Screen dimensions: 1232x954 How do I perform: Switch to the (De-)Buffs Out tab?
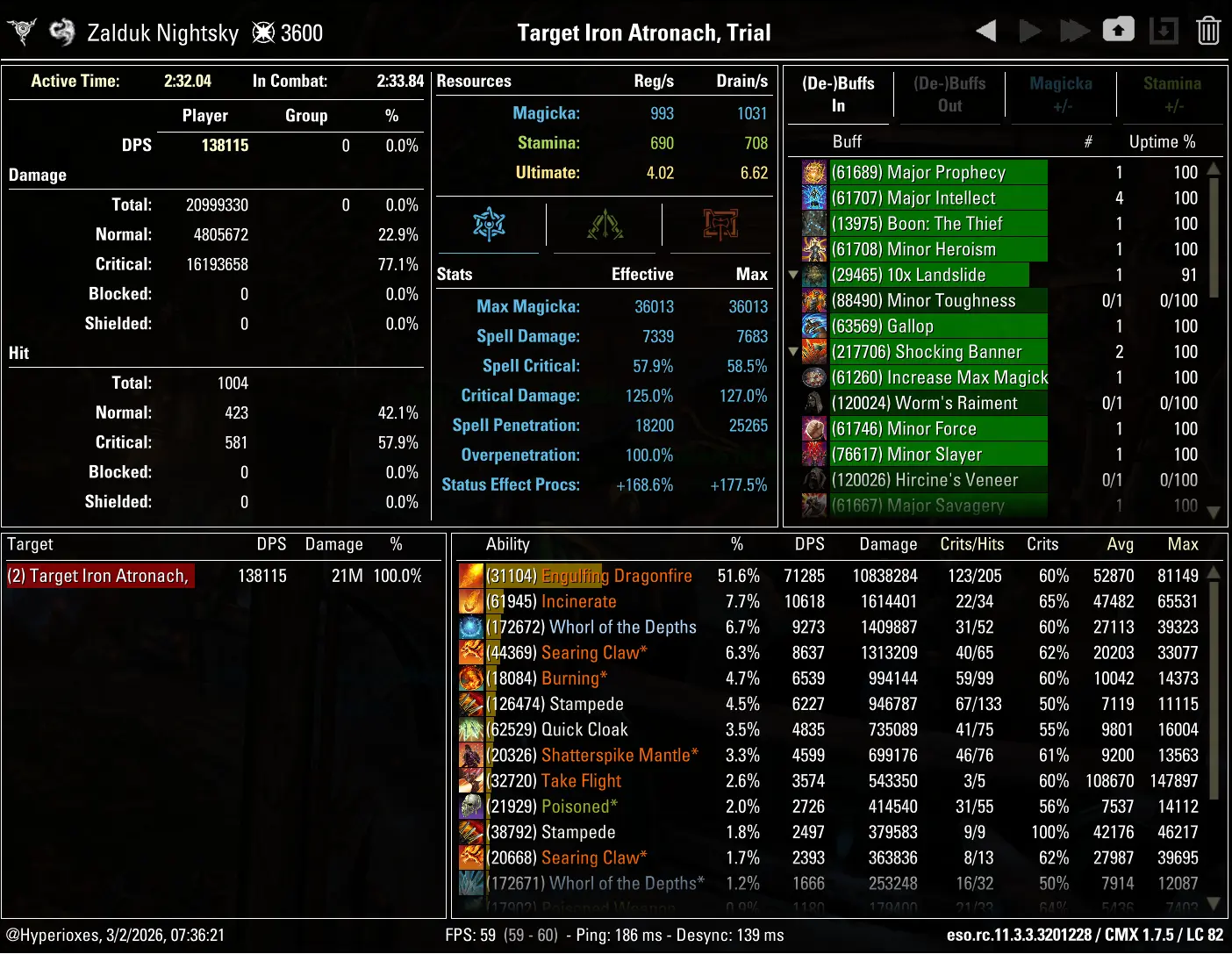(x=949, y=94)
